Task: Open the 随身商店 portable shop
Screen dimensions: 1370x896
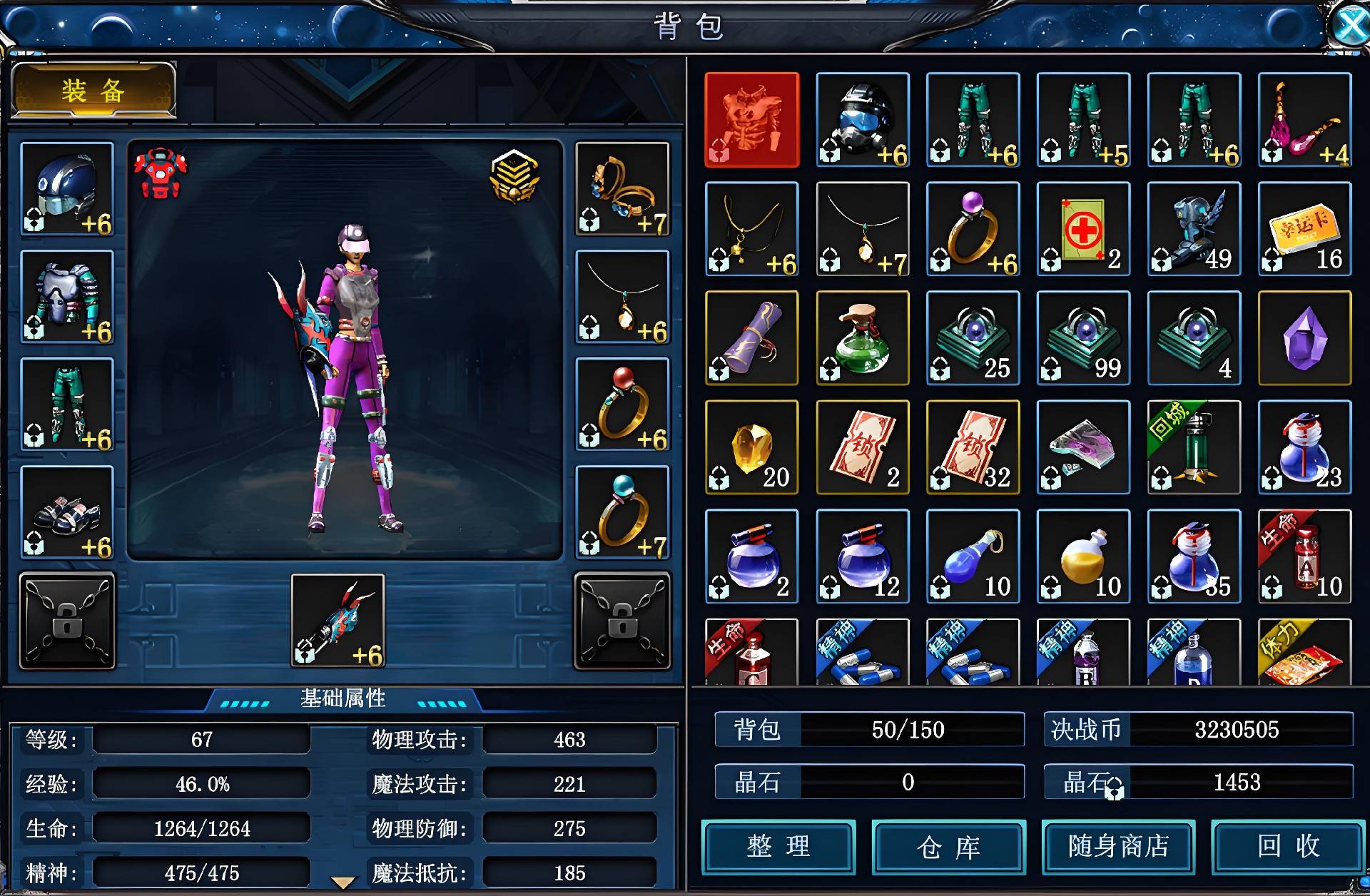Action: [1118, 847]
